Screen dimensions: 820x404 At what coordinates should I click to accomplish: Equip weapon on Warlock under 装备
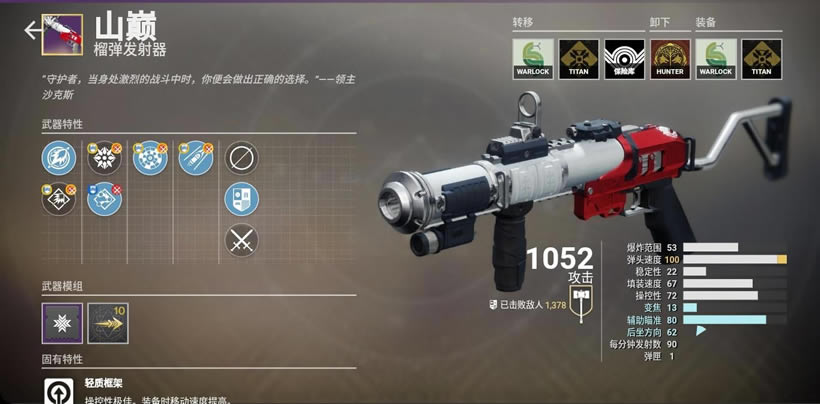pyautogui.click(x=716, y=59)
